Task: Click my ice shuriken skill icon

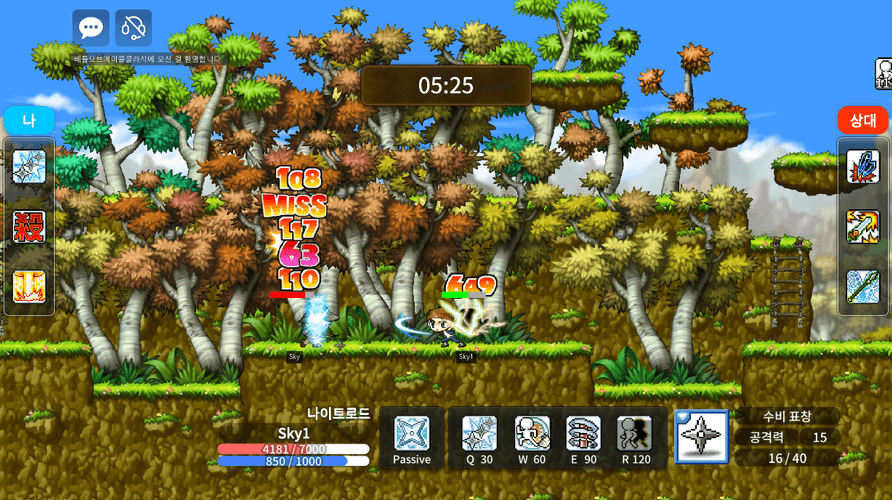Action: point(29,167)
